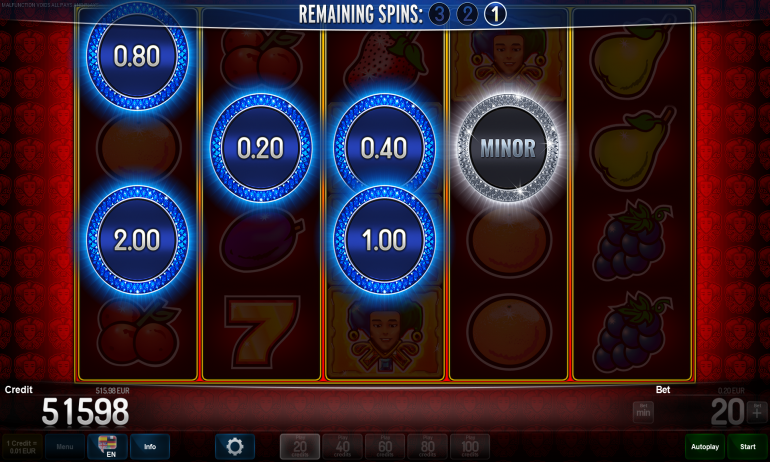This screenshot has height=462, width=770.
Task: Open the Menu button
Action: (64, 446)
